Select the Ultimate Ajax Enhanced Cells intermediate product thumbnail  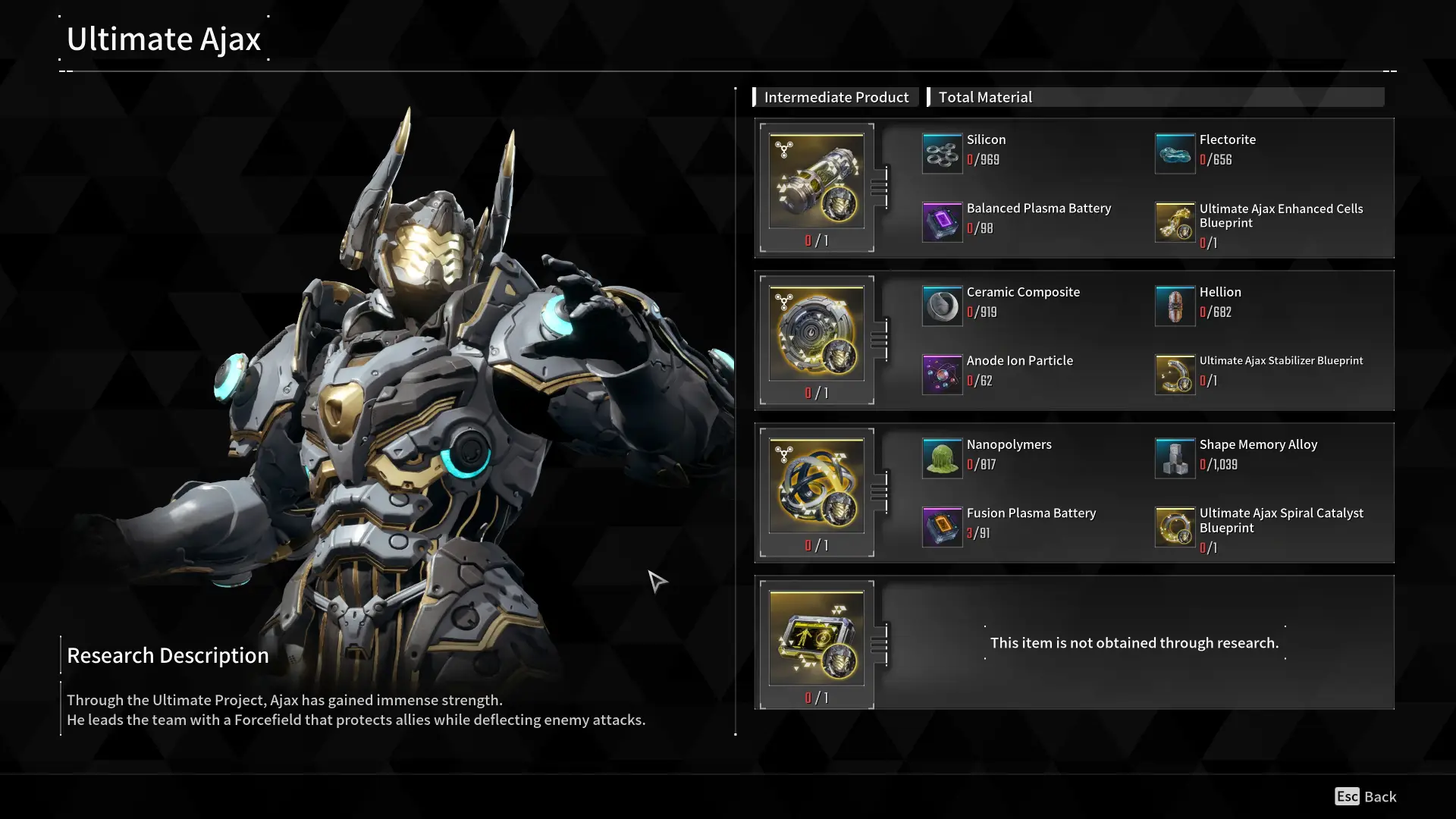coord(817,180)
